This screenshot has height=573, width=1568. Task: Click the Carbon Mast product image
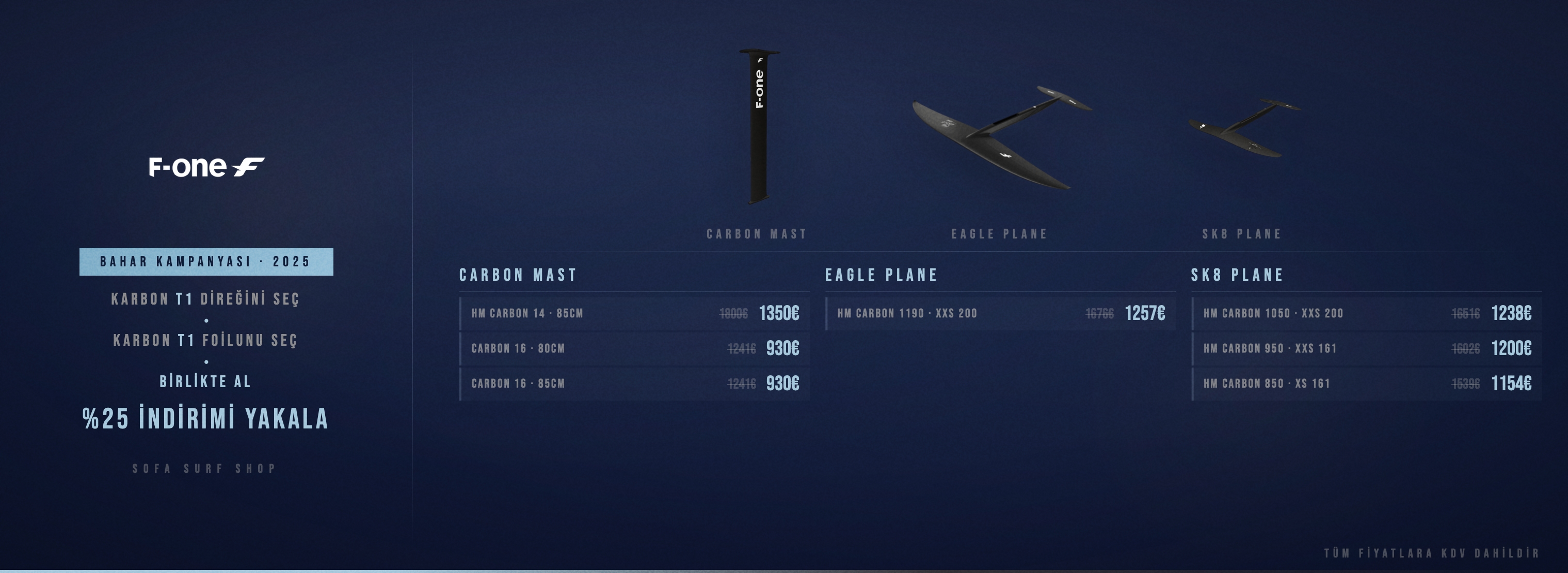758,126
